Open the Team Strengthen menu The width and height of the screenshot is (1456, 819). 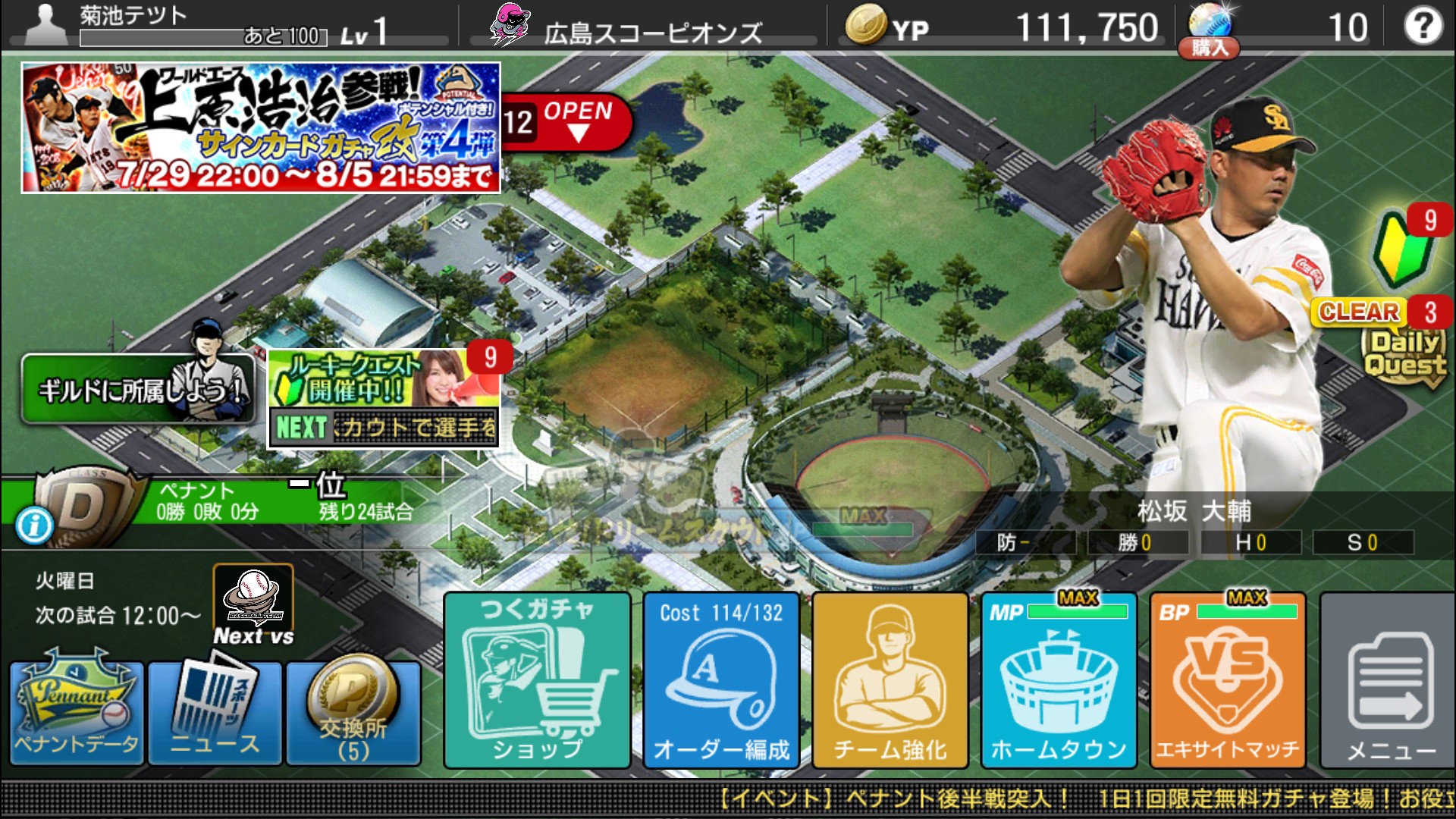(890, 680)
